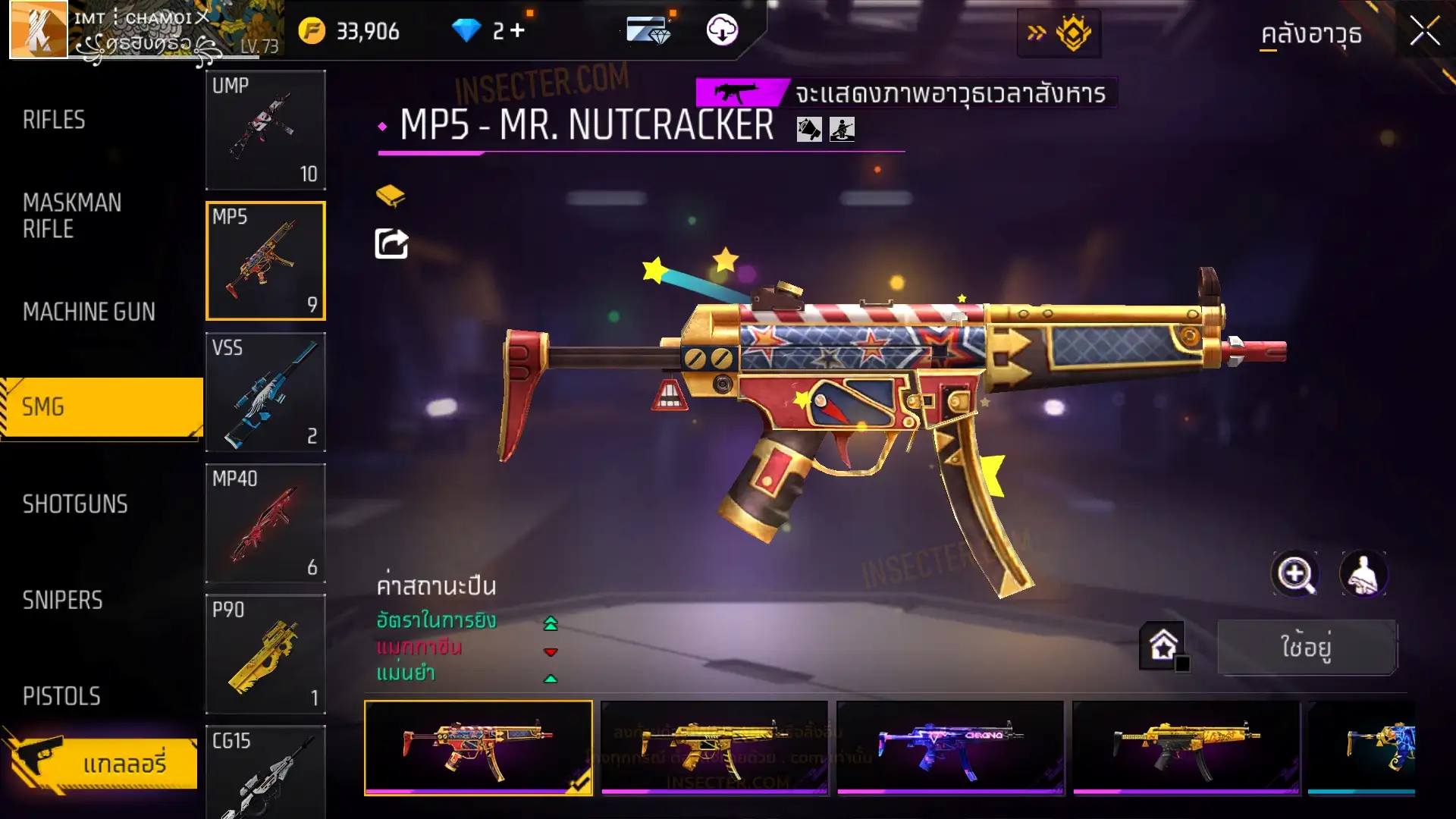
Task: Preview skin on character icon
Action: 1363,574
